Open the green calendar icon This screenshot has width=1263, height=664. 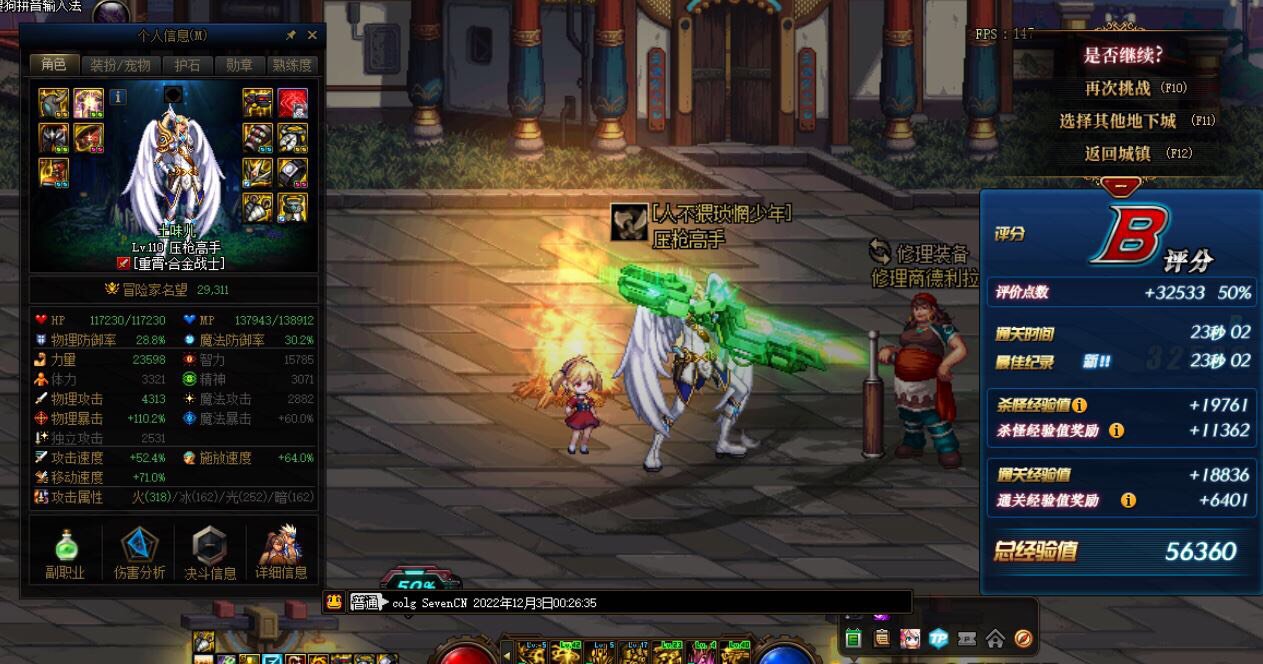[853, 638]
